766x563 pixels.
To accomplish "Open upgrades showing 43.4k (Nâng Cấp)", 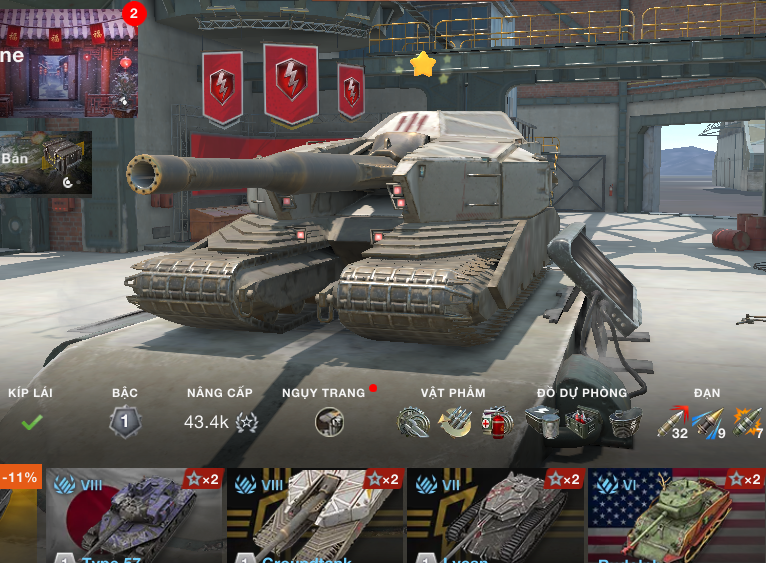I will [x=220, y=422].
